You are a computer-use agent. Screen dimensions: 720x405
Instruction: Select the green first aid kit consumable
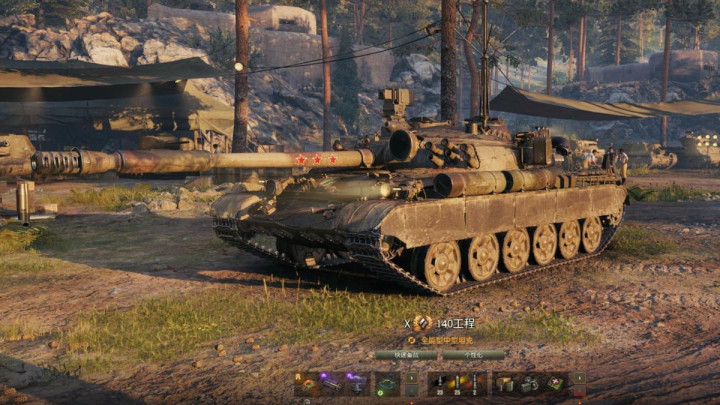tap(555, 383)
